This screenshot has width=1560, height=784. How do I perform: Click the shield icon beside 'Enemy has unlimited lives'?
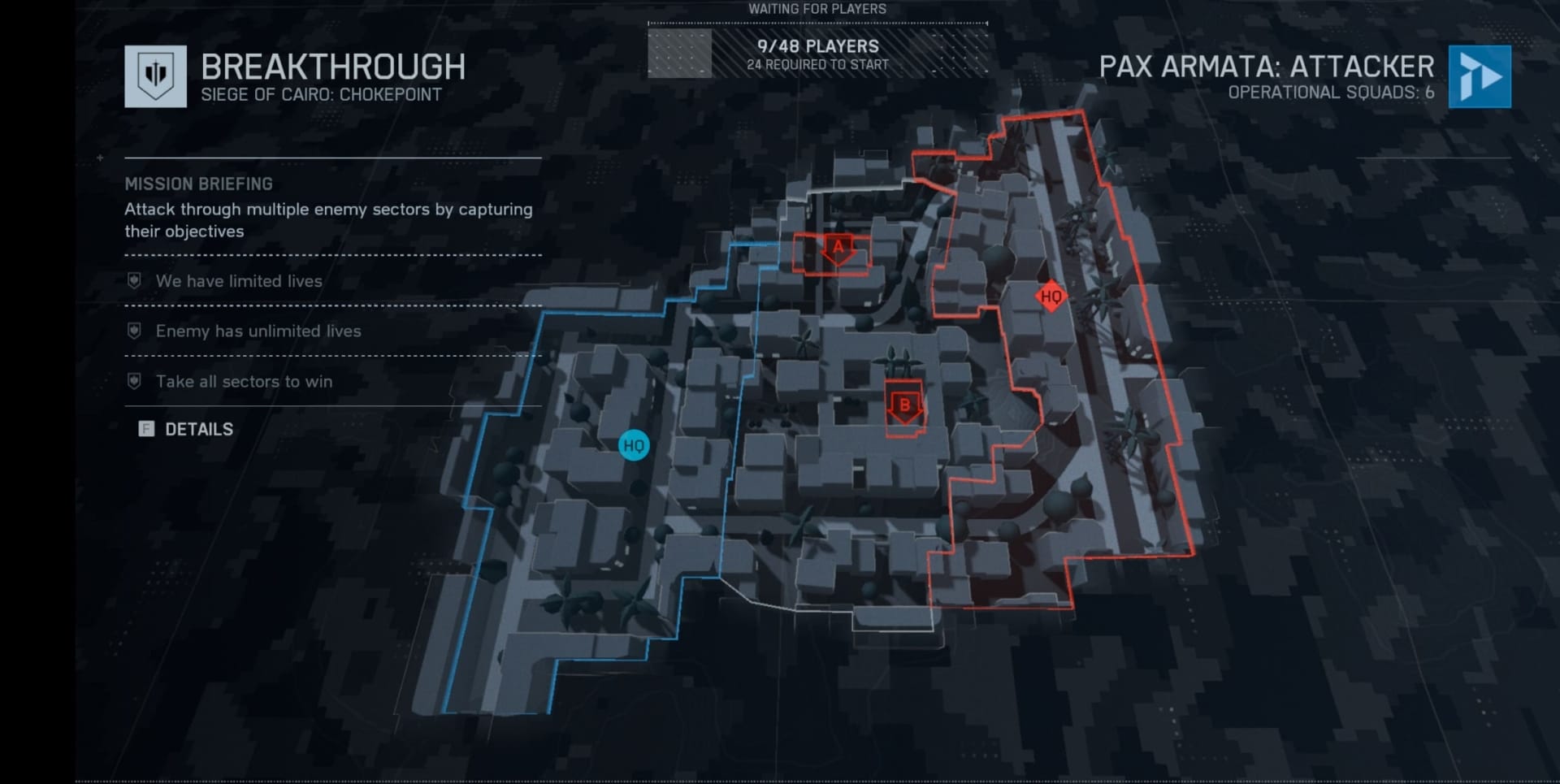coord(132,330)
